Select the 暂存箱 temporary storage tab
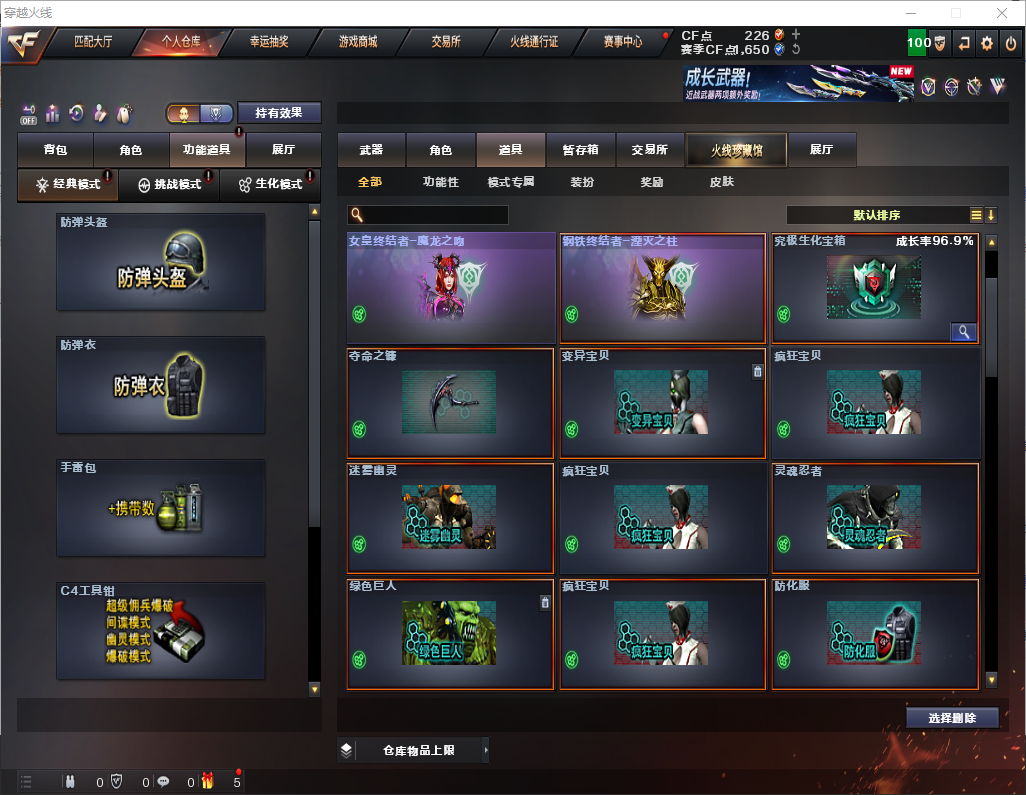 581,150
